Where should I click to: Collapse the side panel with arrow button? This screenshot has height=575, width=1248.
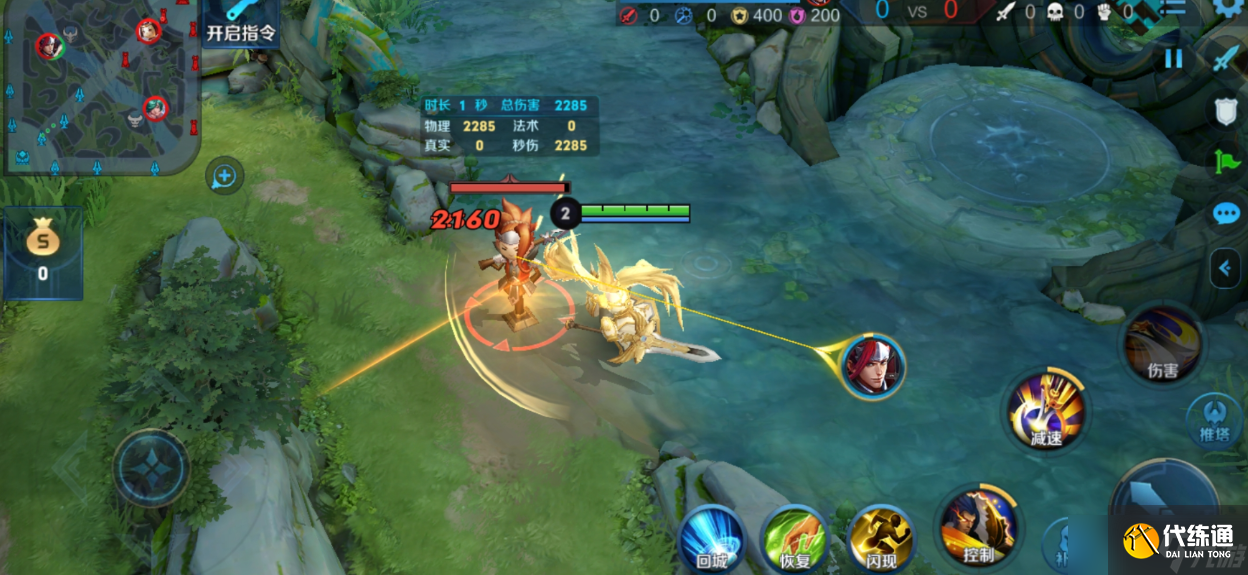click(1224, 267)
